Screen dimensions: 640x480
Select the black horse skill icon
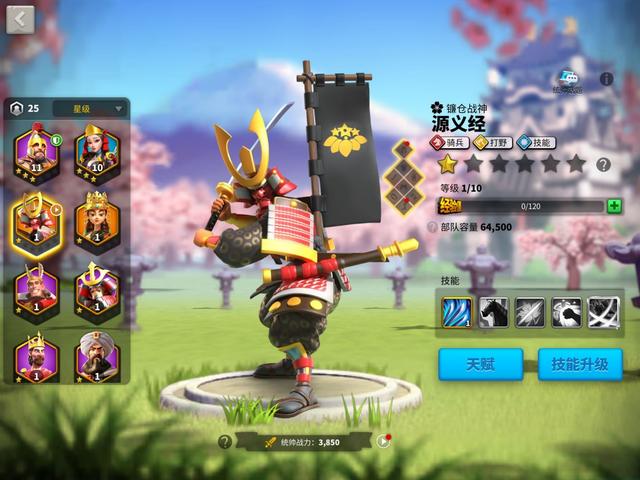[x=494, y=313]
